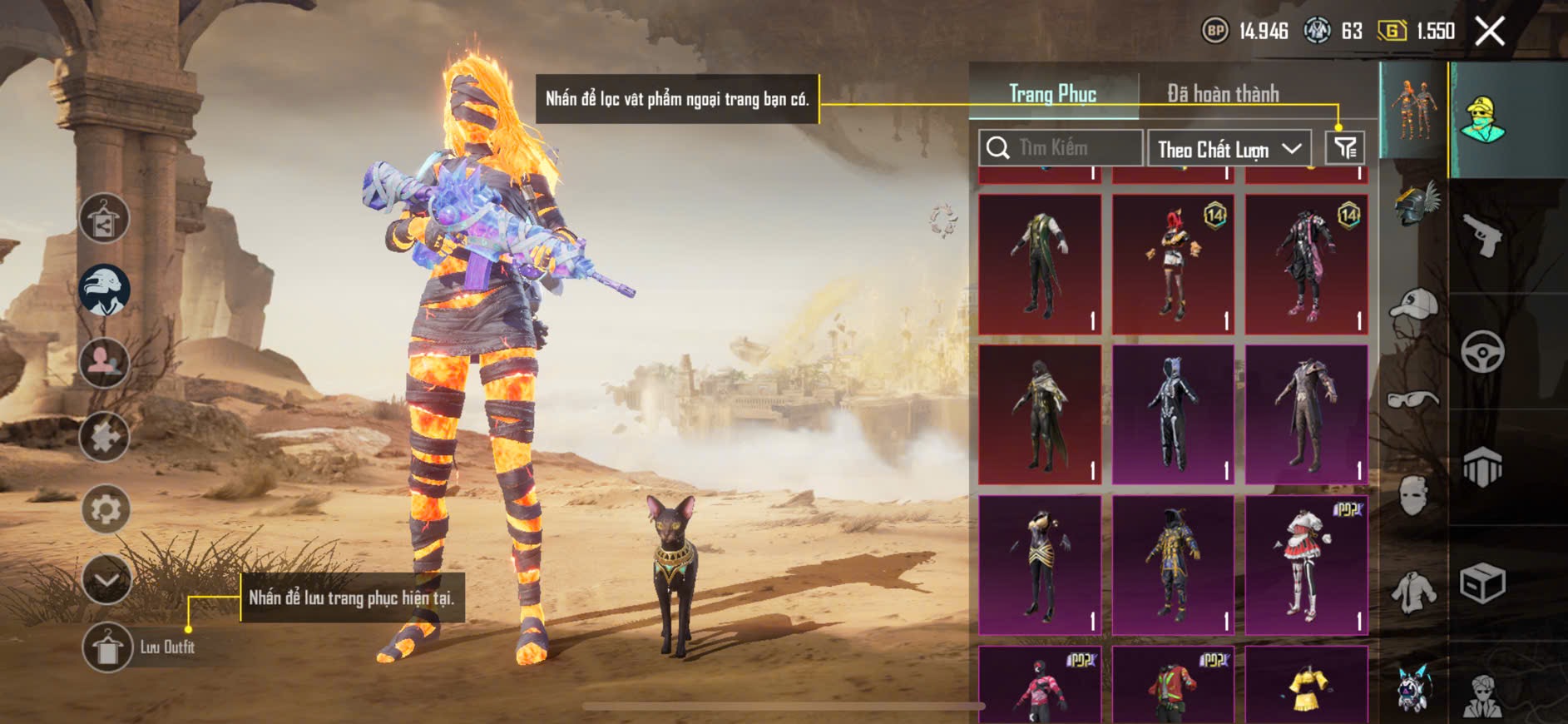Click the share outfit hanger icon
1568x724 pixels.
tap(104, 219)
